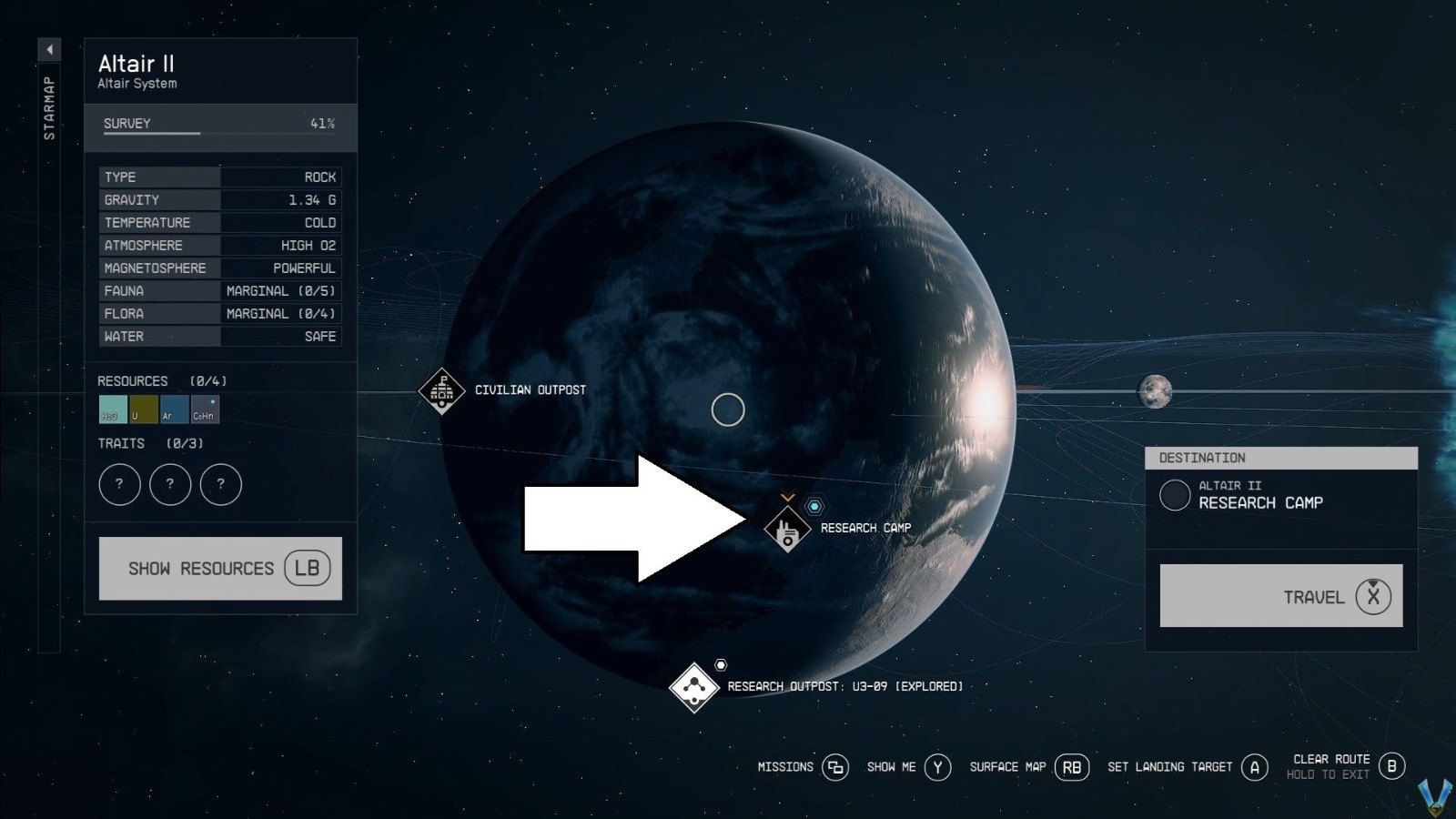Select the moon orbiting right of Altair II
The width and height of the screenshot is (1456, 819).
coord(1157,393)
